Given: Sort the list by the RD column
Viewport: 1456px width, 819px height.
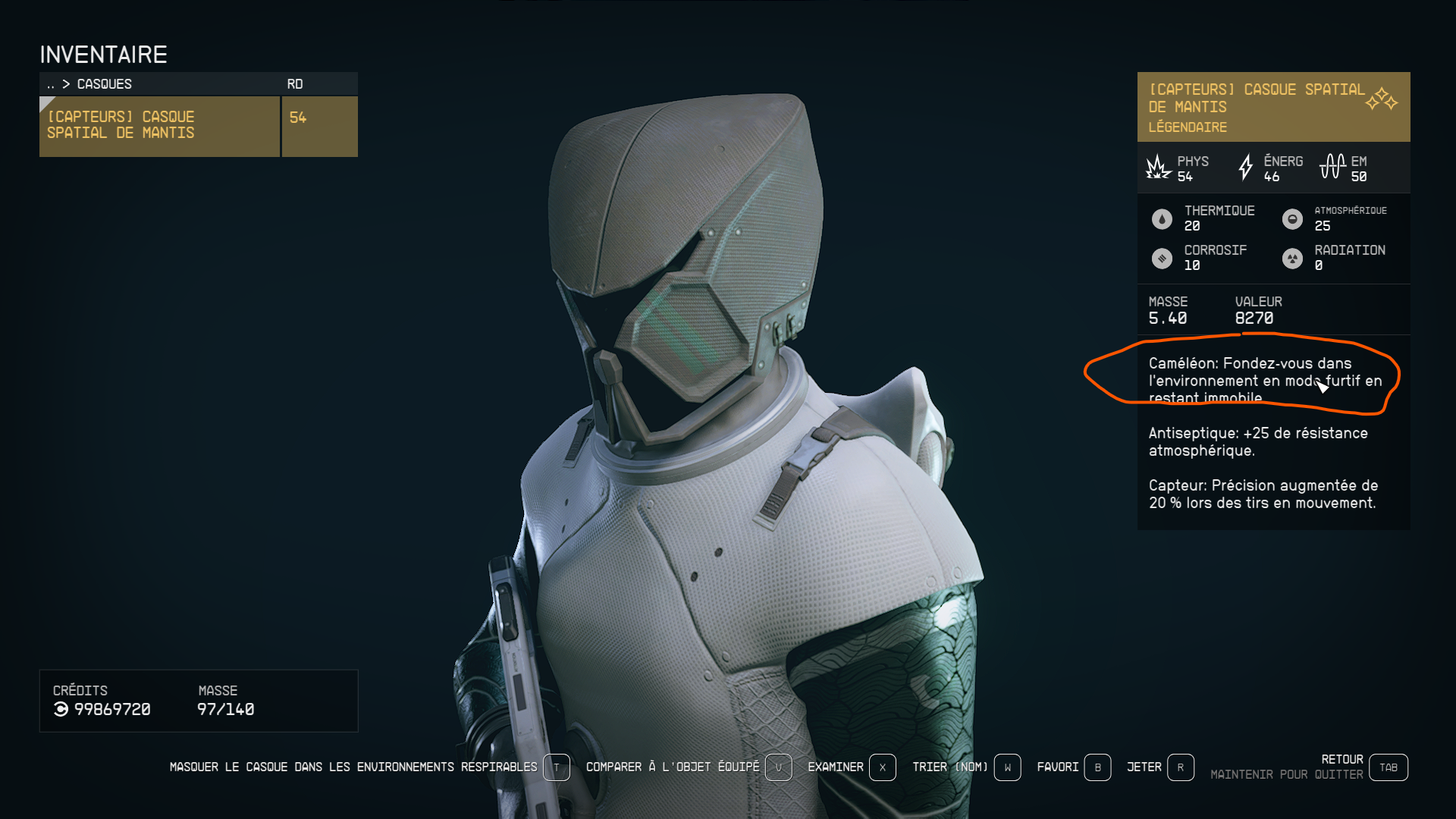Looking at the screenshot, I should 295,84.
